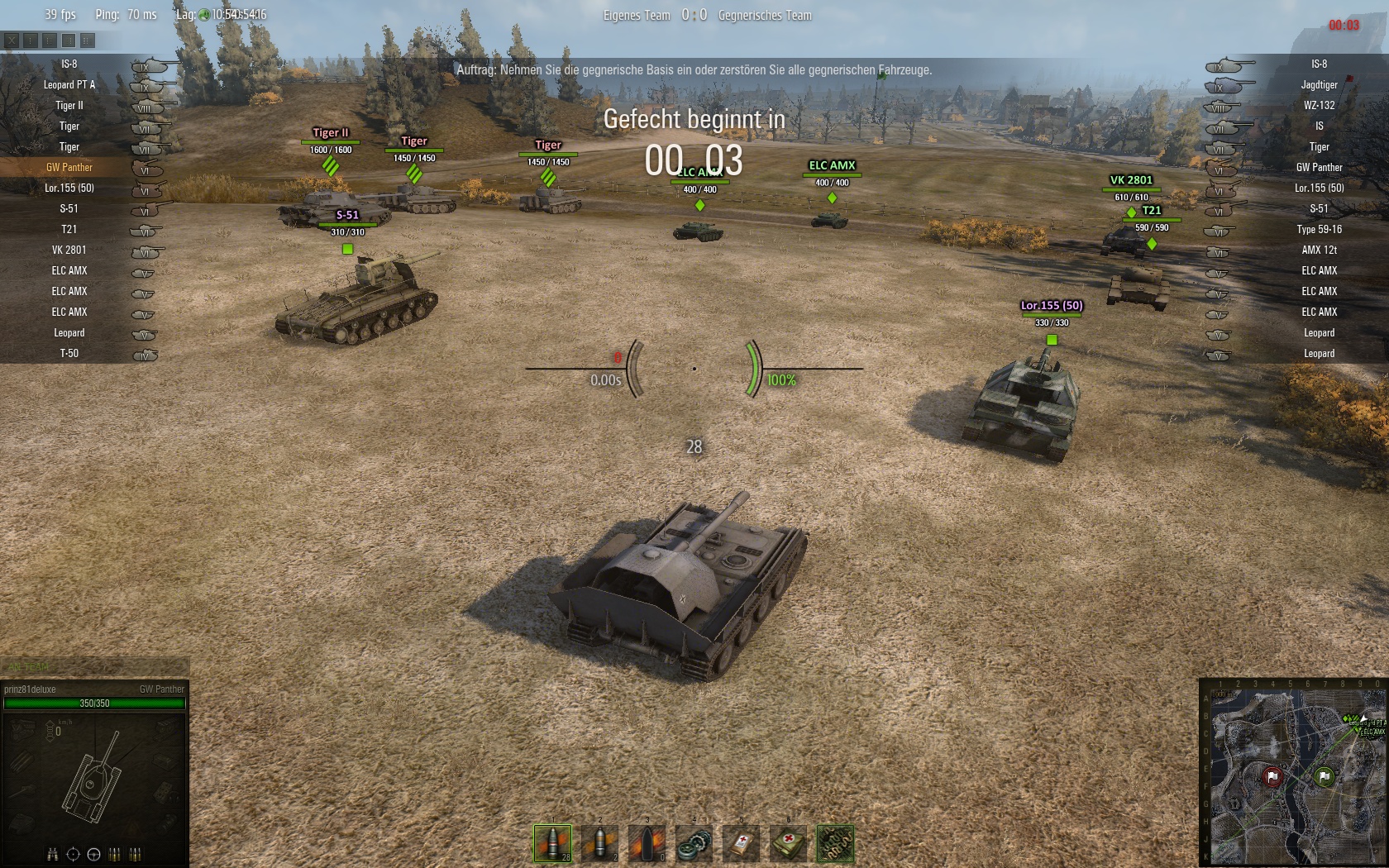Click the red enemy base flag on minimap
This screenshot has height=868, width=1389.
tap(1272, 776)
